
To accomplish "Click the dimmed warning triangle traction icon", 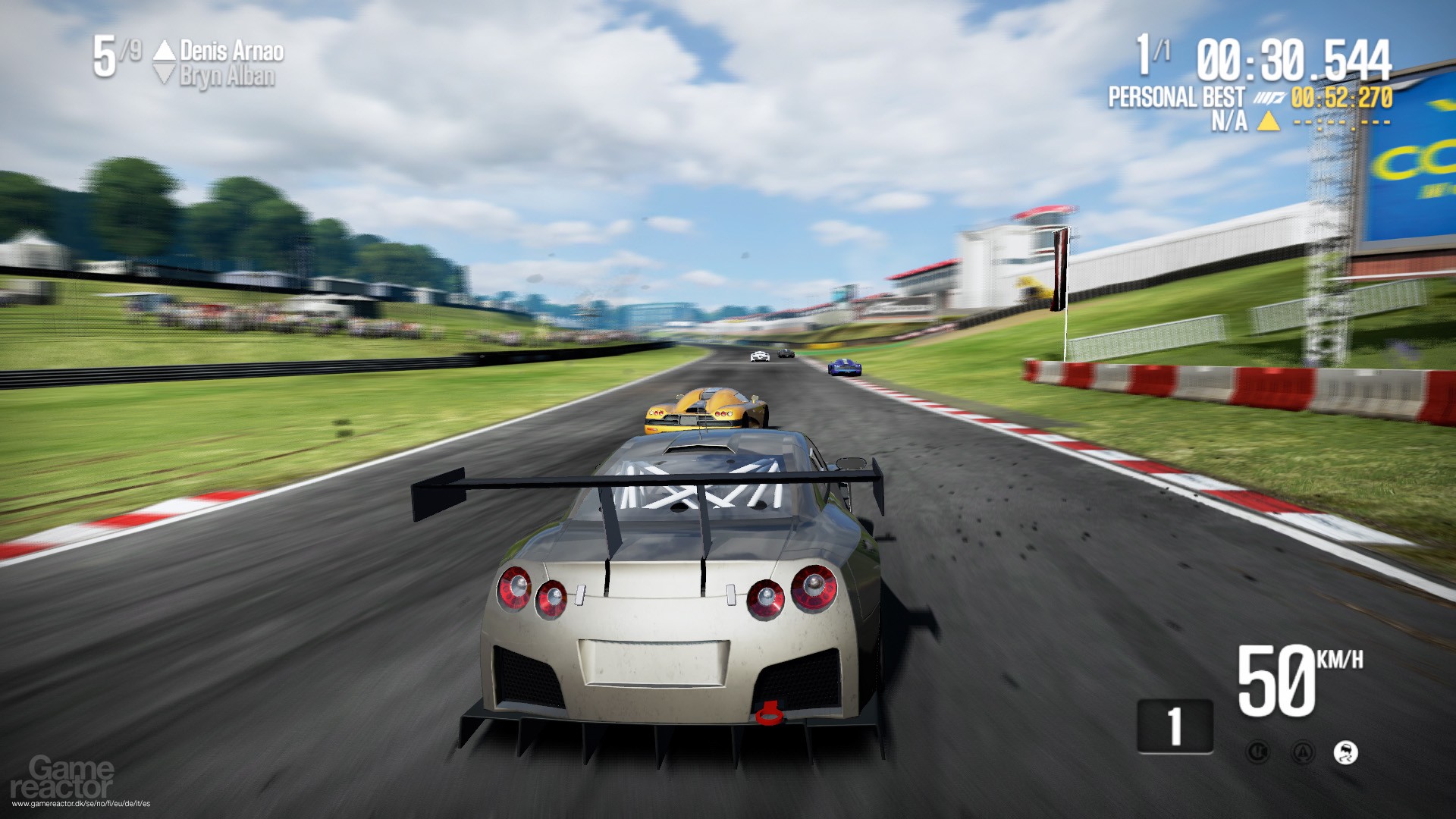I will (x=1303, y=752).
